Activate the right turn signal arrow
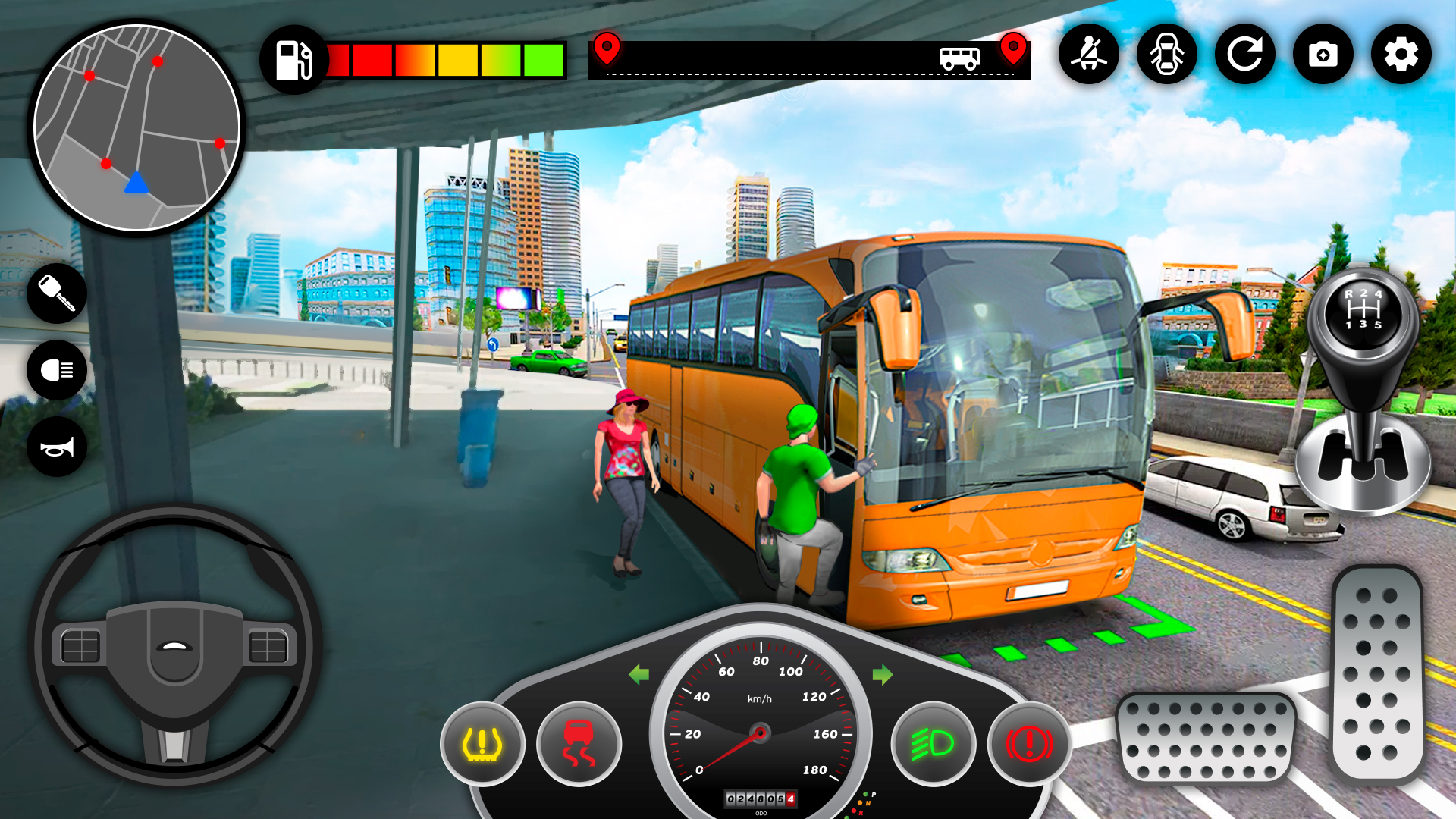This screenshot has height=819, width=1456. pyautogui.click(x=883, y=674)
